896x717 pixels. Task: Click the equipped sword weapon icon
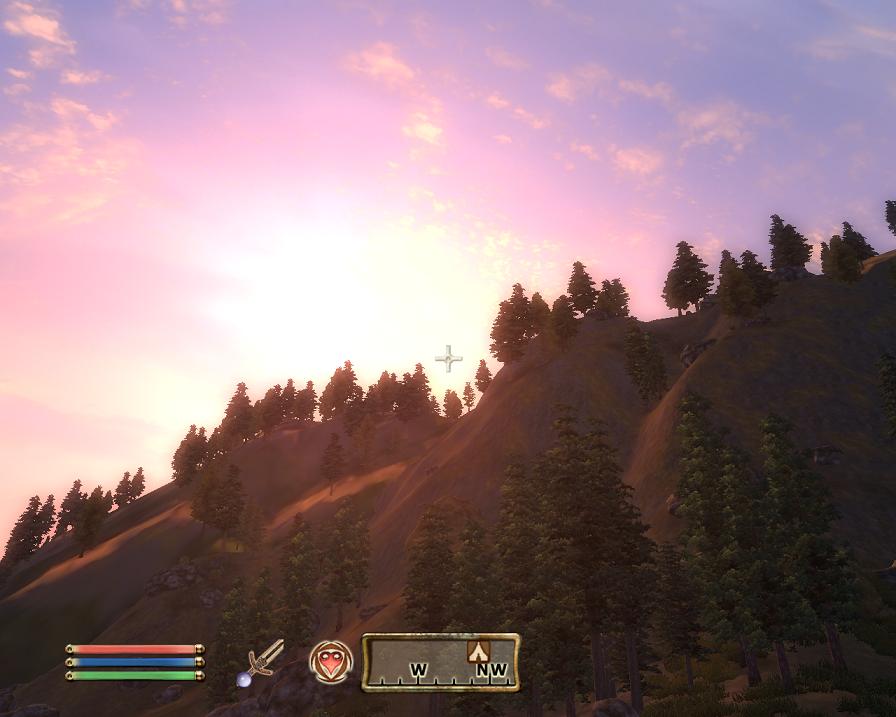266,659
